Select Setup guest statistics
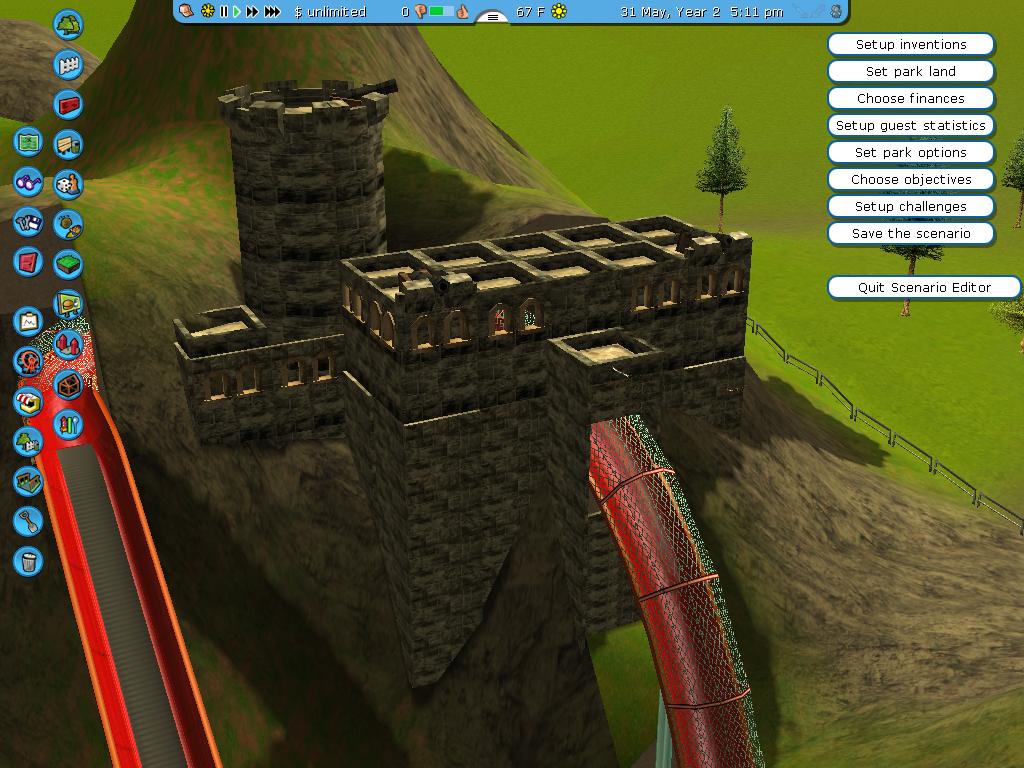 coord(911,126)
